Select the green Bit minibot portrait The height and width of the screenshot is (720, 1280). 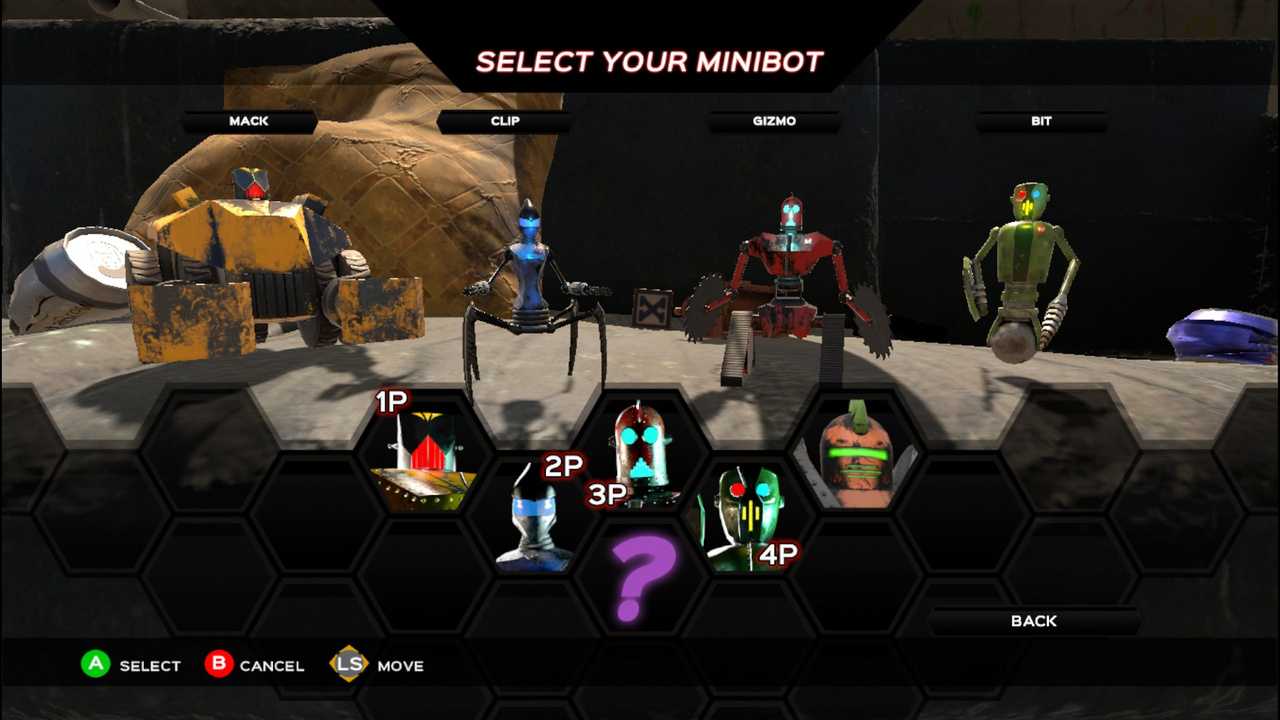[x=746, y=517]
